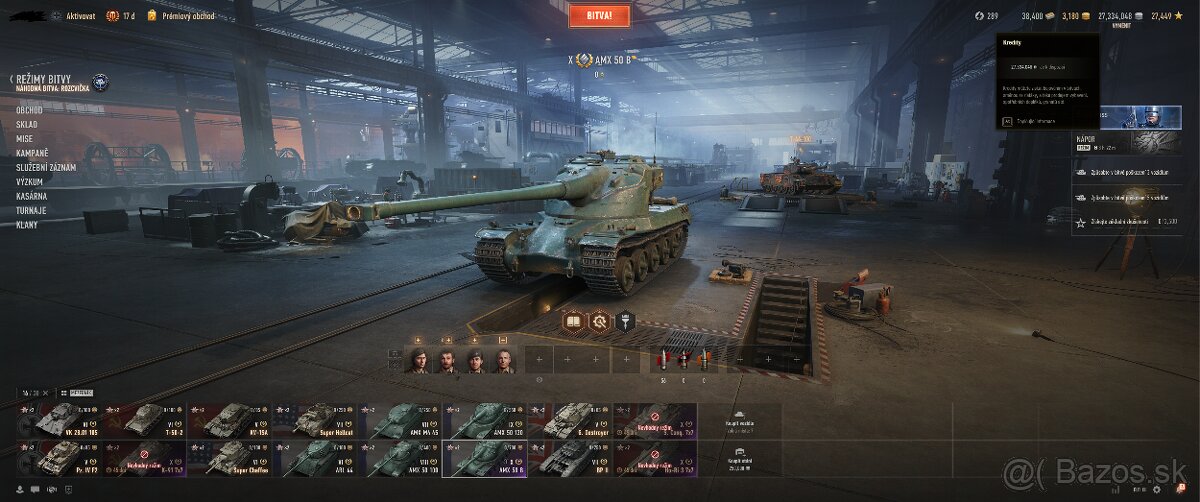Click Aktivovat next to the player name

[x=80, y=16]
